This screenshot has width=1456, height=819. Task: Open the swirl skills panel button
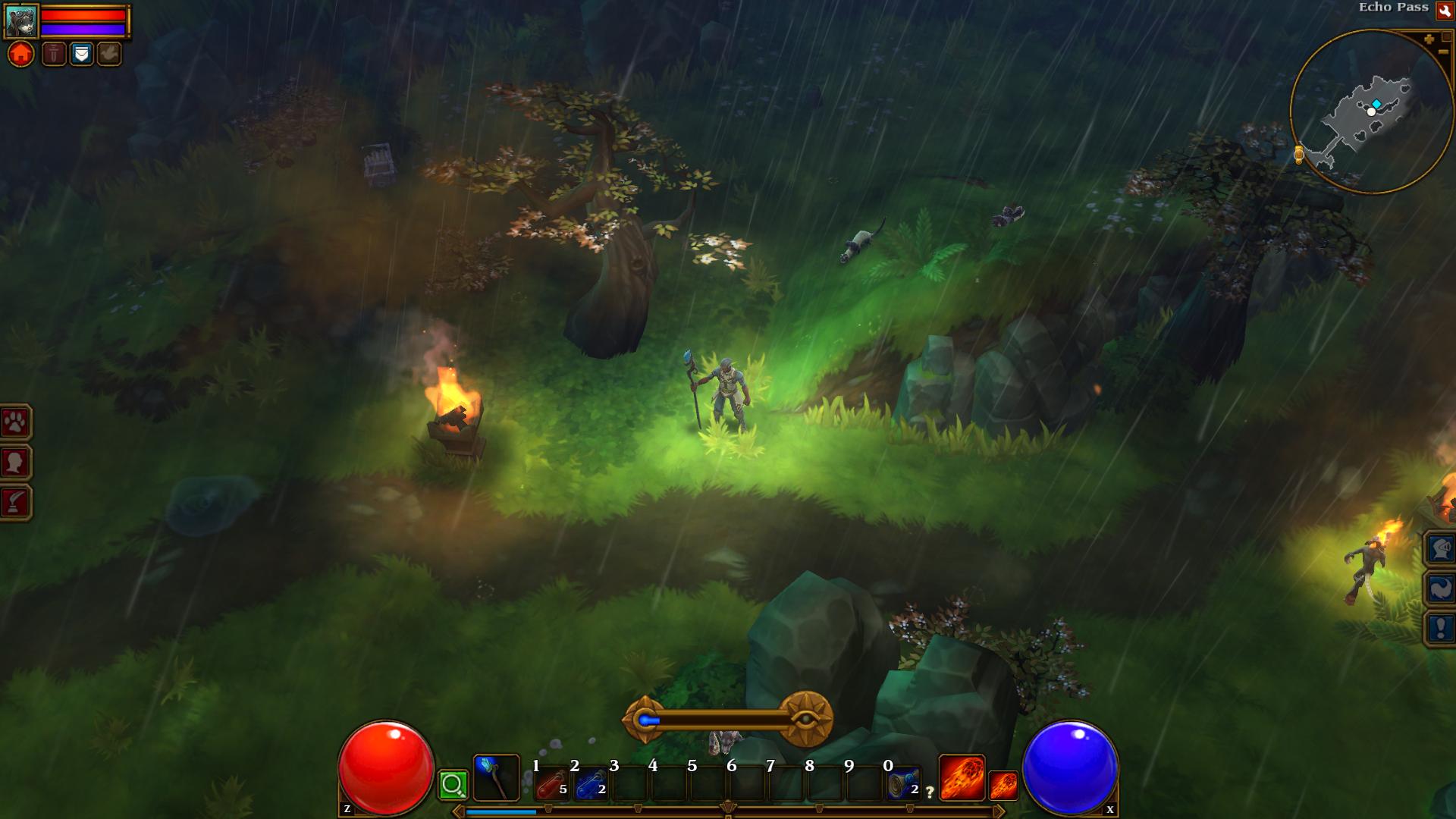coord(1440,588)
